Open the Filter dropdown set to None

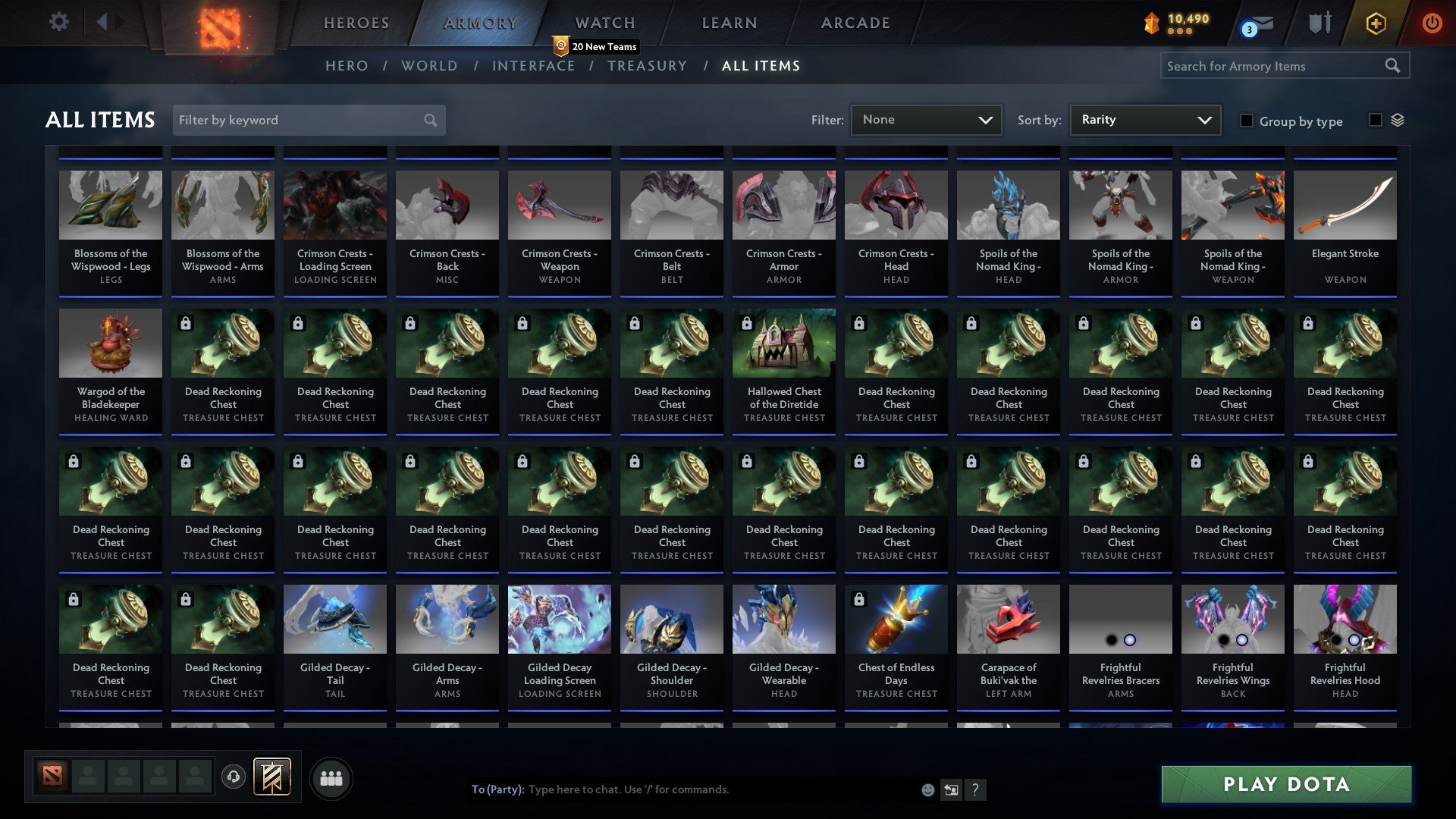[x=926, y=119]
